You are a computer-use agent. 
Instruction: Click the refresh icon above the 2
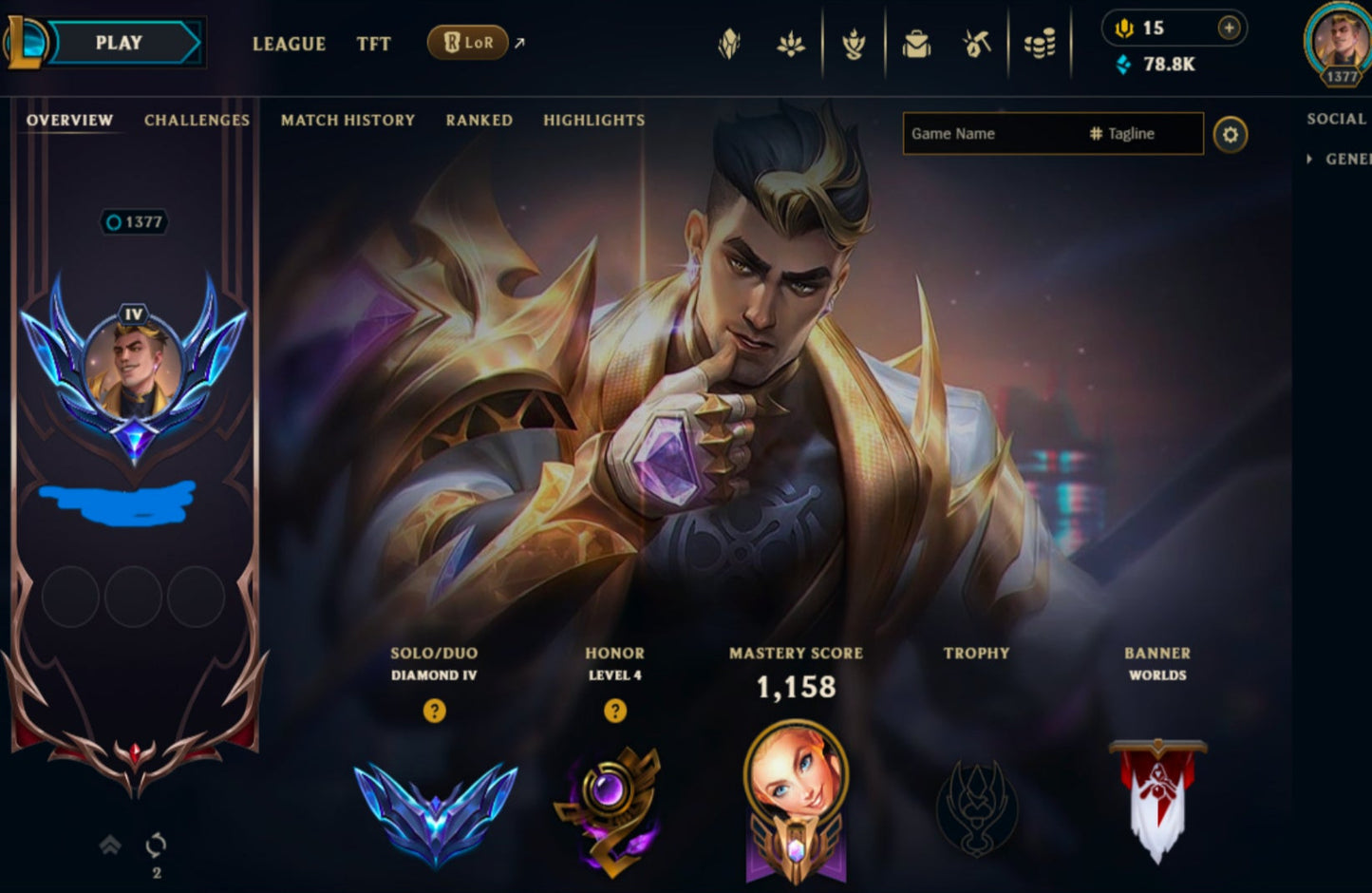tap(155, 842)
